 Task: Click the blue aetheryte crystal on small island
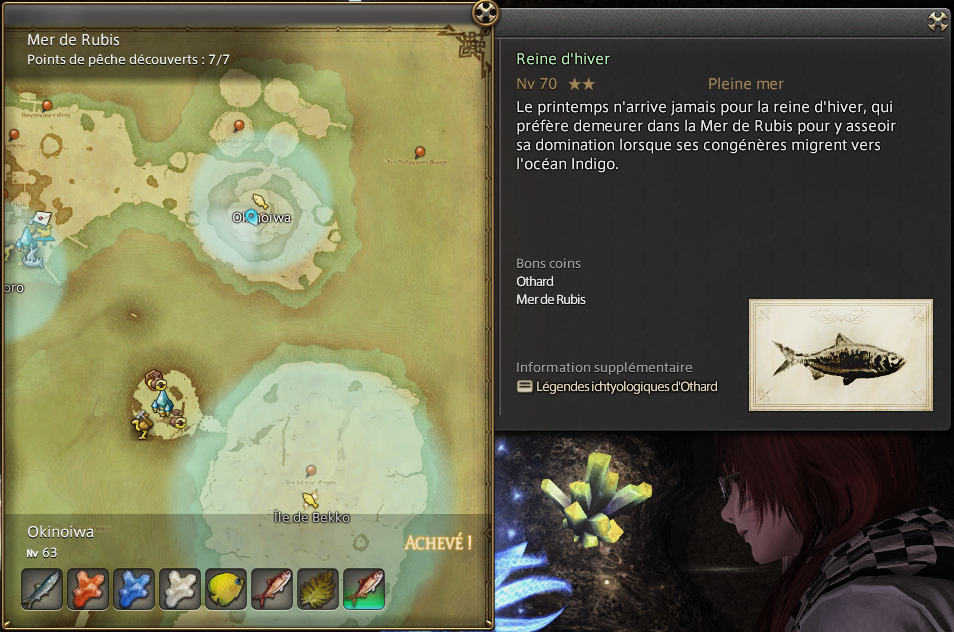[x=160, y=400]
